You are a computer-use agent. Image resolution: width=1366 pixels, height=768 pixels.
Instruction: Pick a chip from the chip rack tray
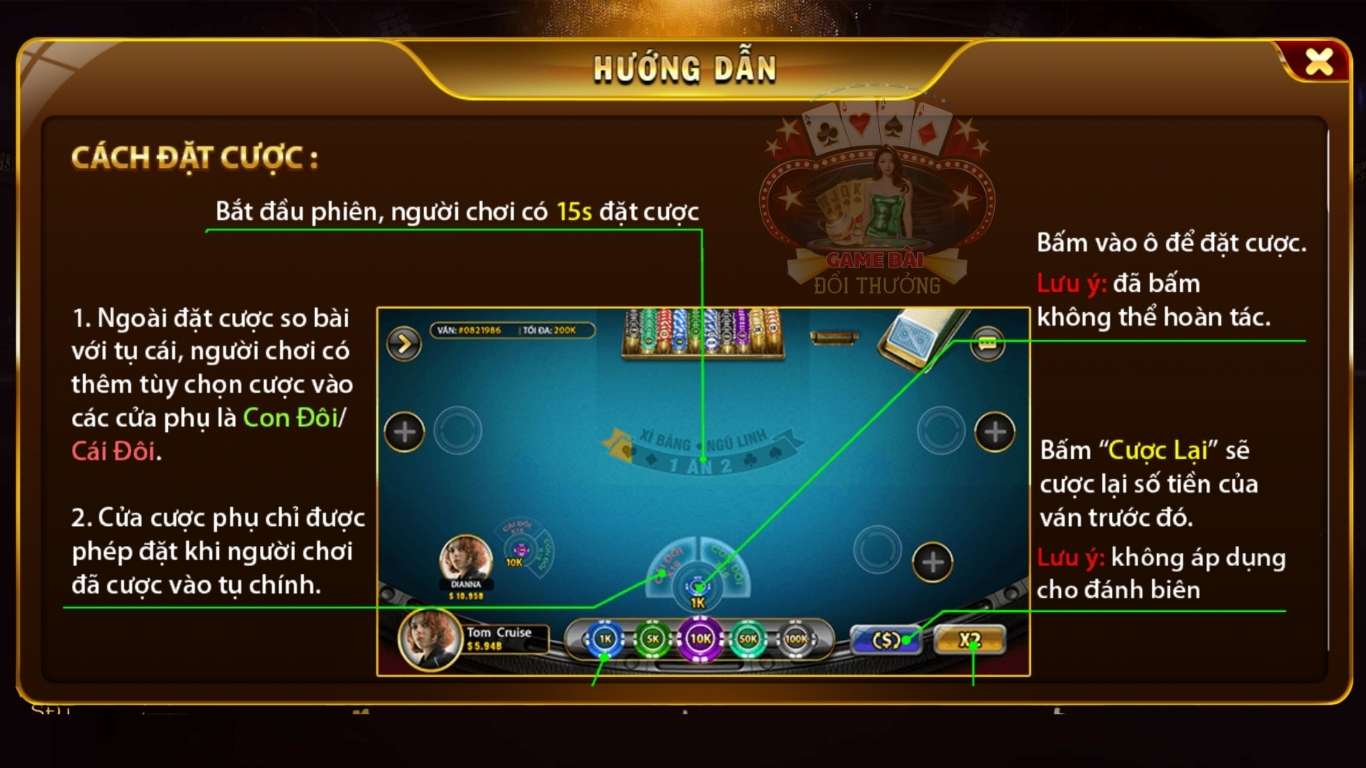pyautogui.click(x=701, y=330)
